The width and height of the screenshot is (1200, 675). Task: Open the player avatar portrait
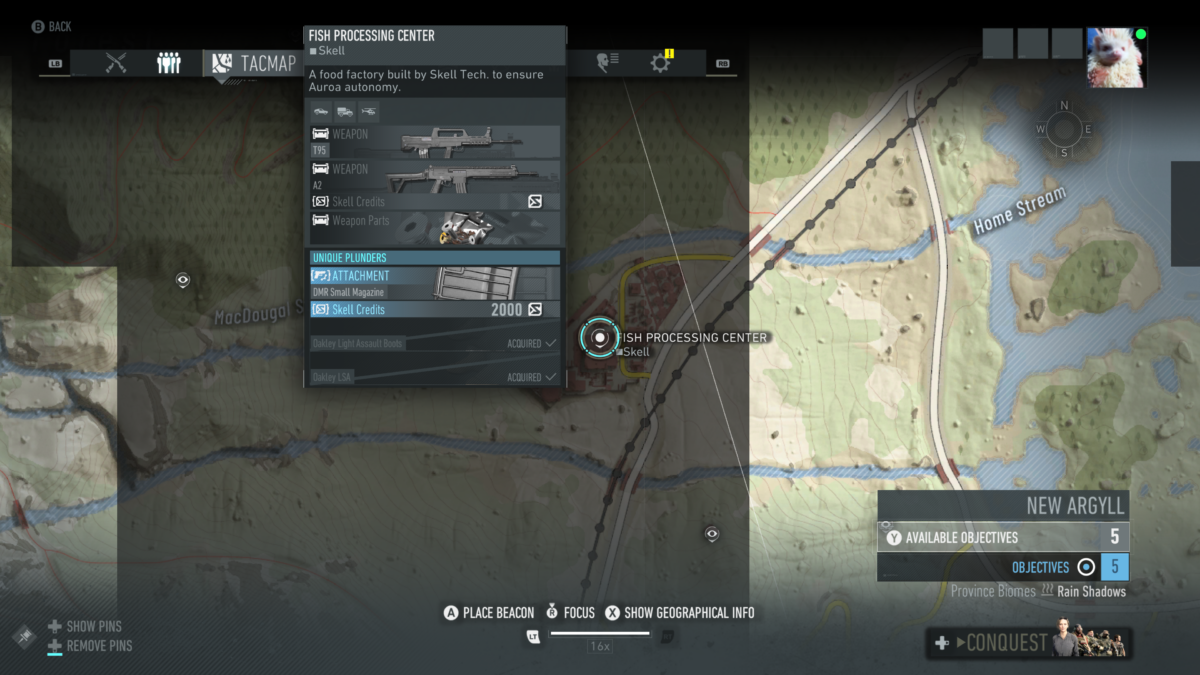pos(1116,58)
